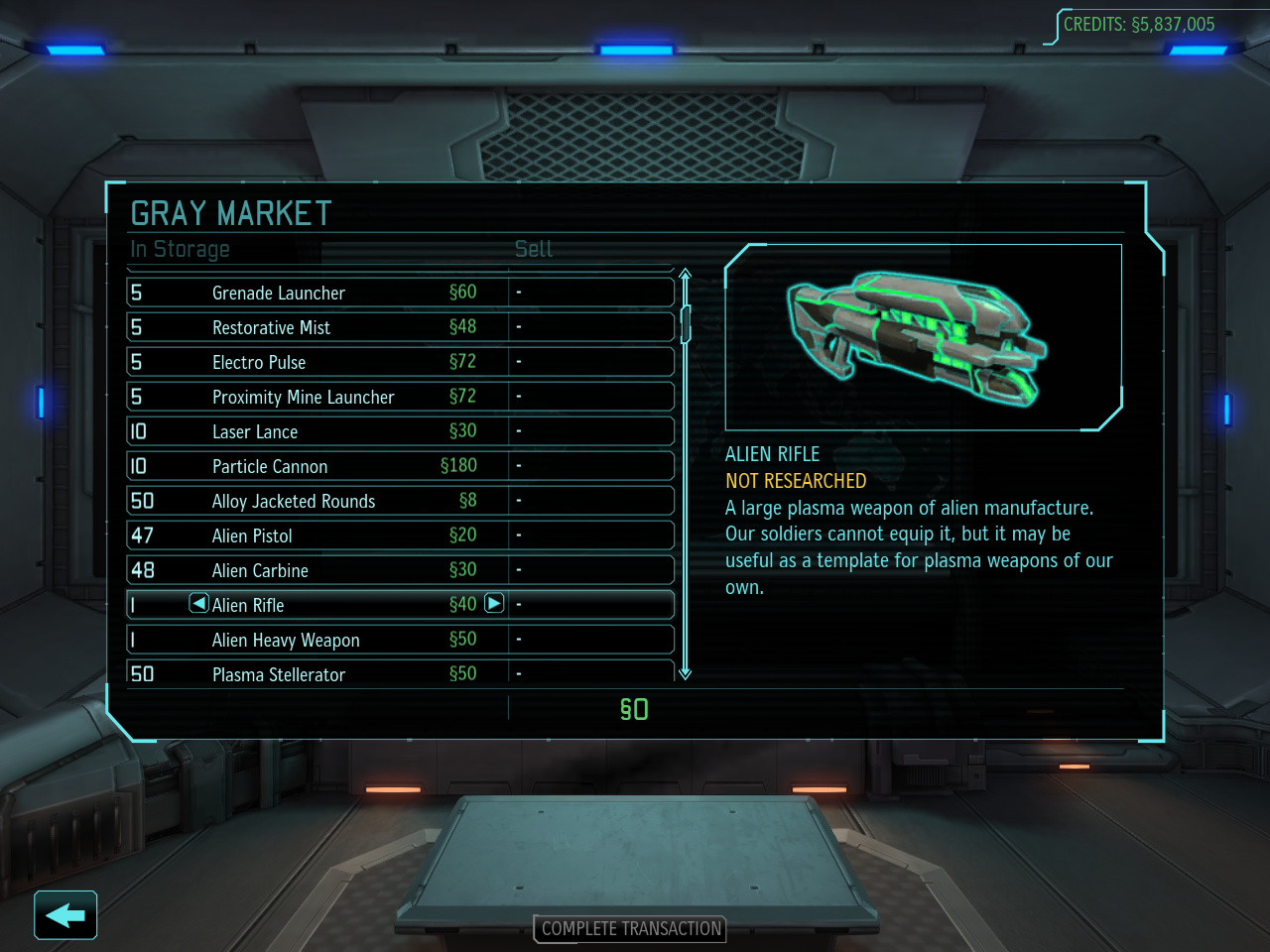Click the right arrow to sell an Alien Rifle

493,603
